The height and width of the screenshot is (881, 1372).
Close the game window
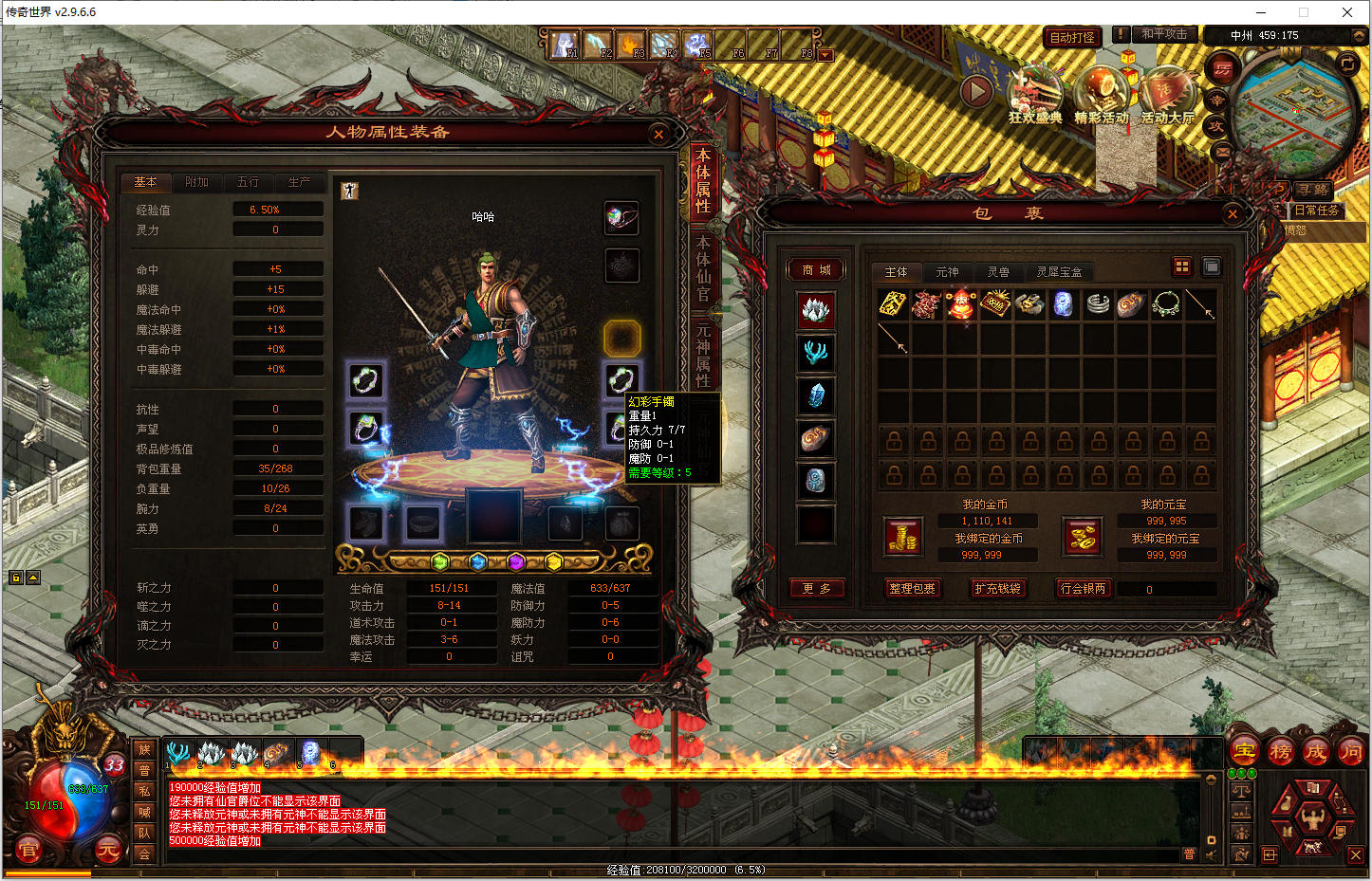point(1347,12)
